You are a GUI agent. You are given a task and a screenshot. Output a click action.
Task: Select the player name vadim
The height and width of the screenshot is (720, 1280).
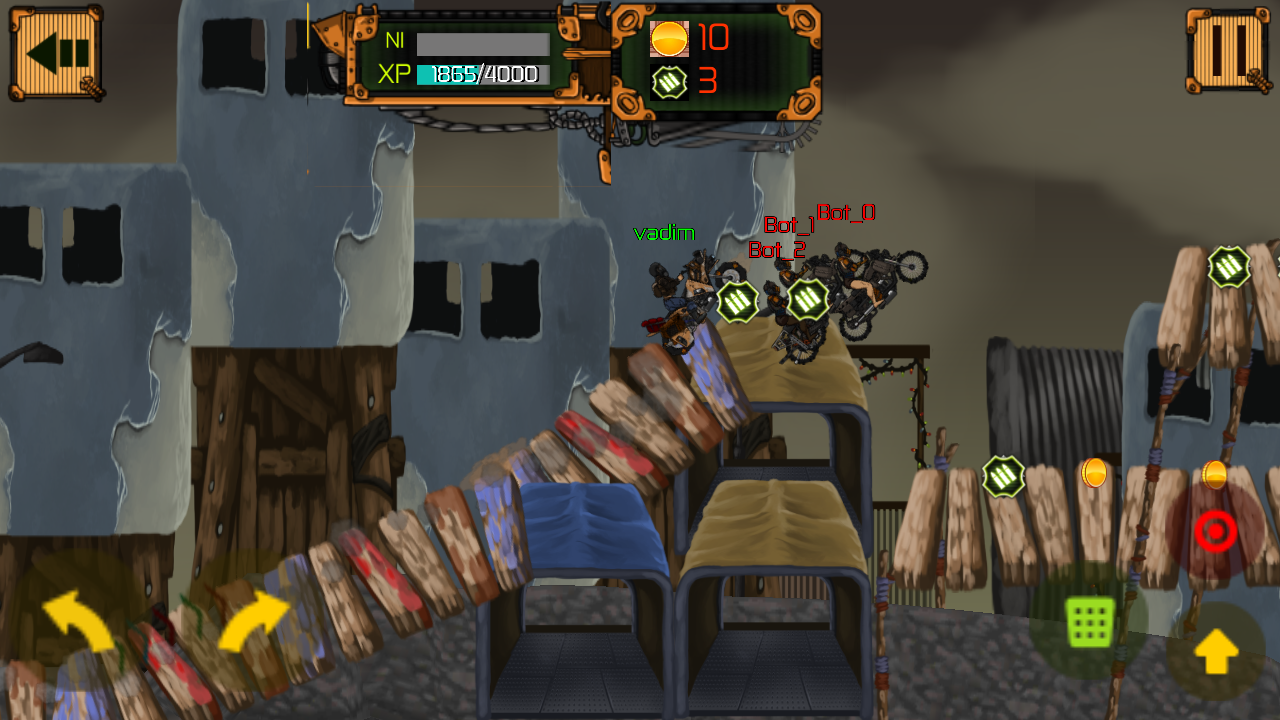(x=664, y=233)
